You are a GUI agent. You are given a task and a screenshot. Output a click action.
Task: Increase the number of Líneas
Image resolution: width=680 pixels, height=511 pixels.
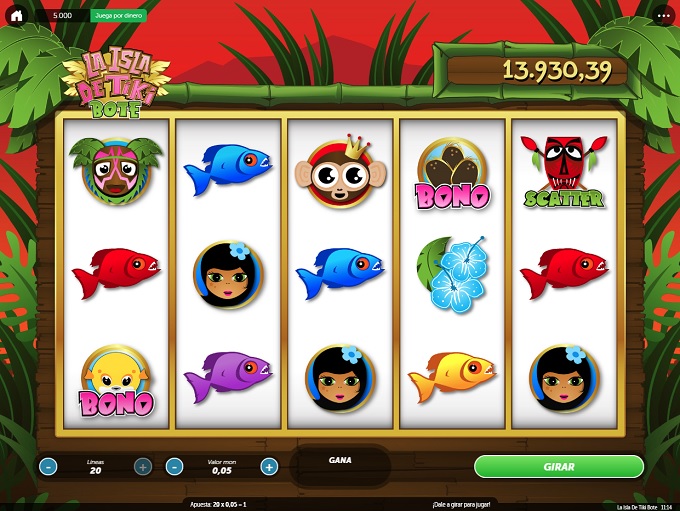coord(143,466)
